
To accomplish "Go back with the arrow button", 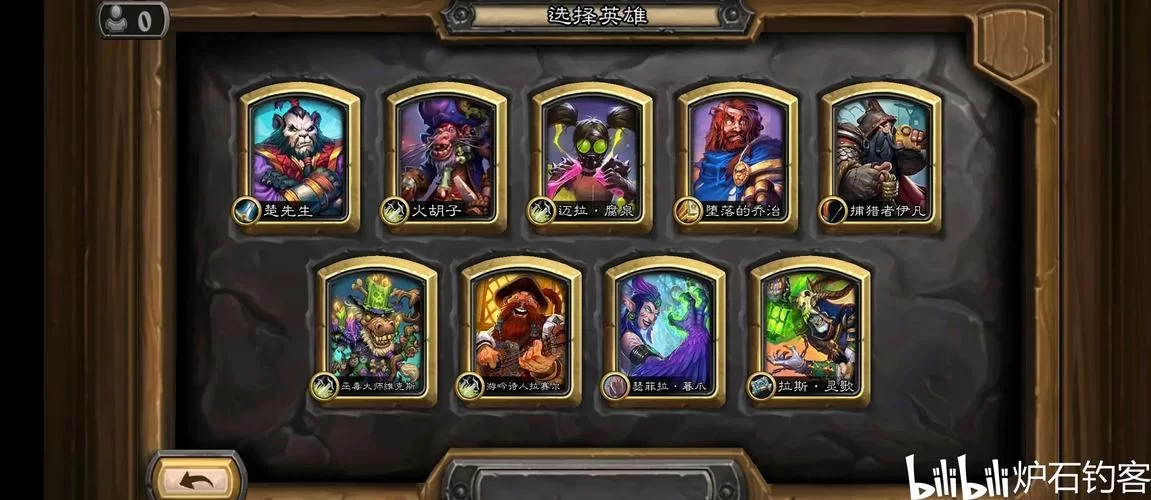I will pos(196,480).
